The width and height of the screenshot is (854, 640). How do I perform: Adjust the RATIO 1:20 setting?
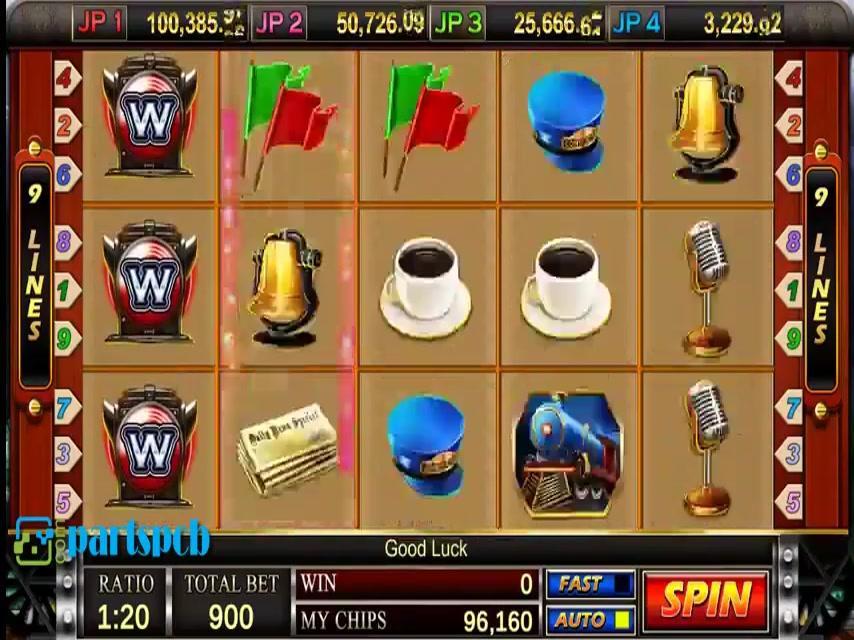[x=125, y=602]
